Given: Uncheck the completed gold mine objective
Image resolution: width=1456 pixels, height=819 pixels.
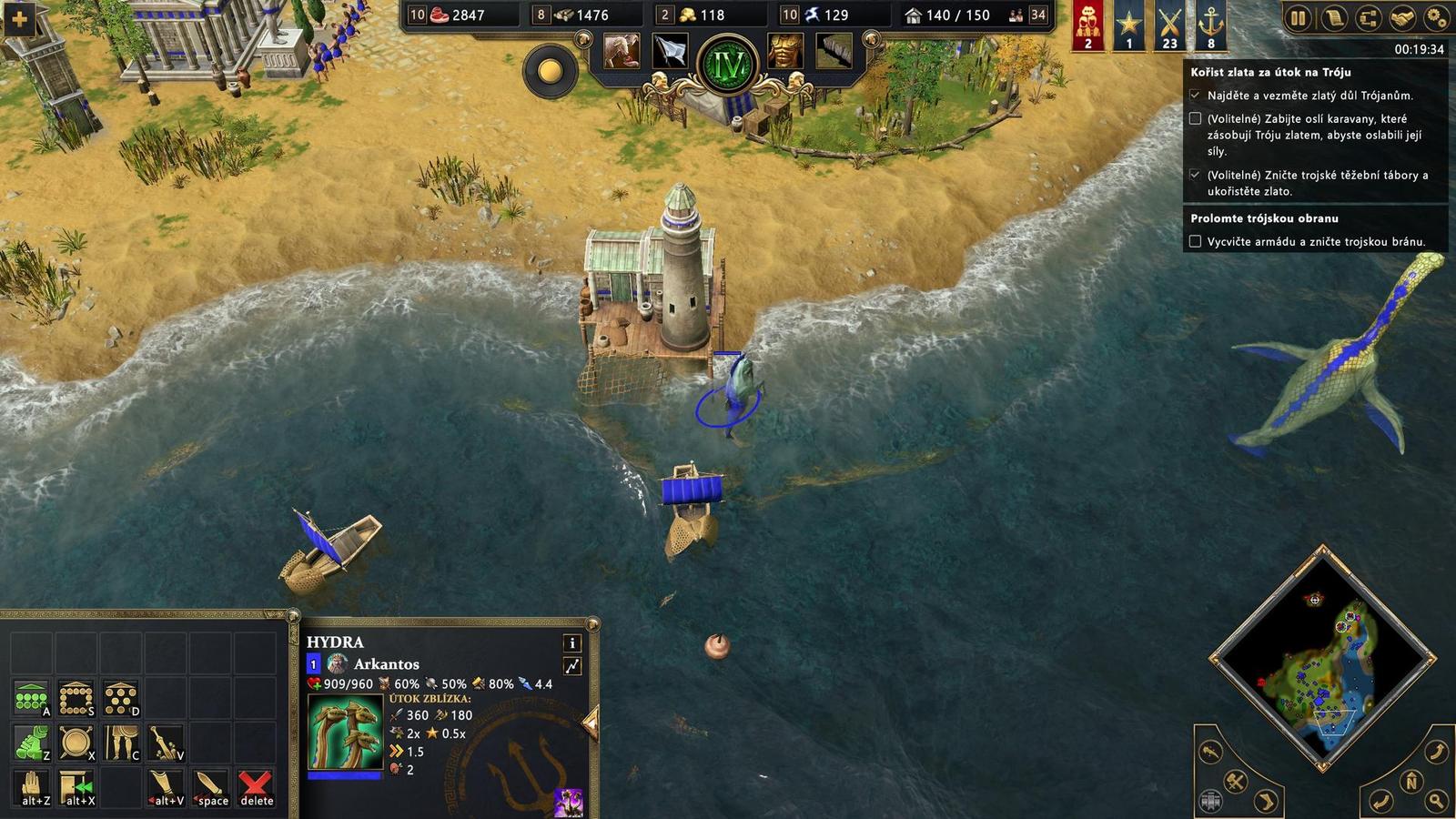Looking at the screenshot, I should [x=1196, y=93].
